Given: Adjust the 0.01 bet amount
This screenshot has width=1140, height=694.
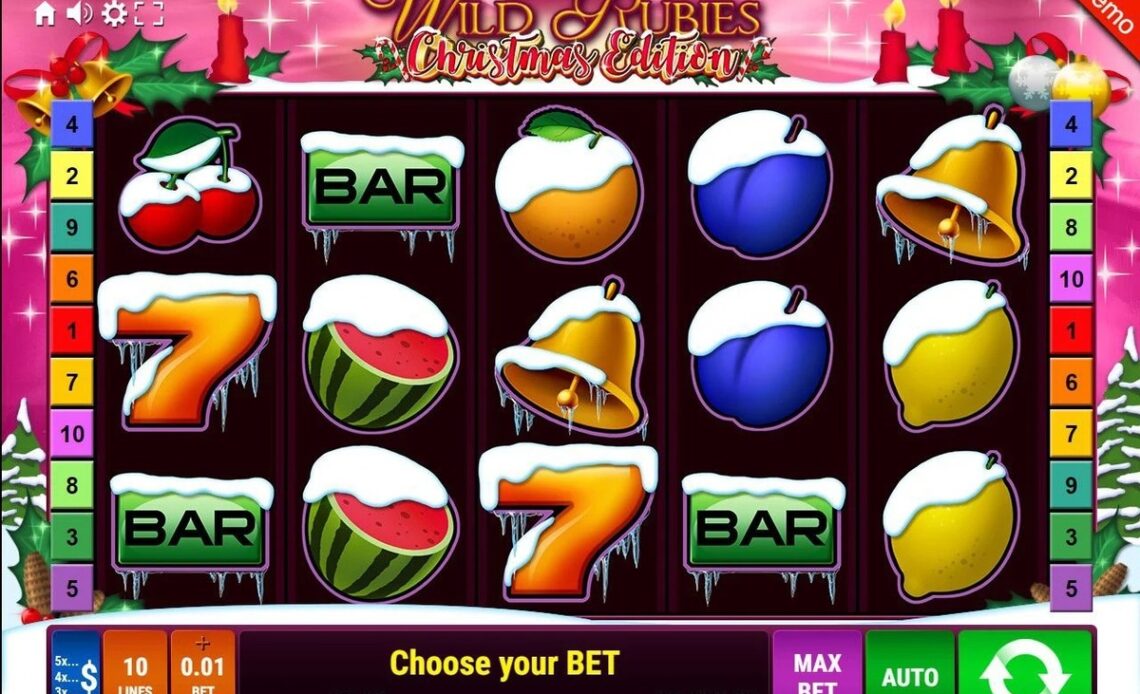Looking at the screenshot, I should (x=203, y=666).
